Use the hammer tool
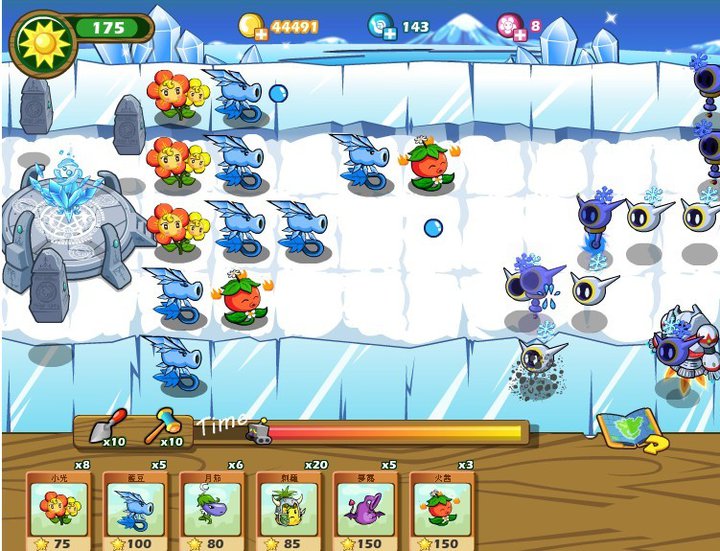 click(163, 428)
